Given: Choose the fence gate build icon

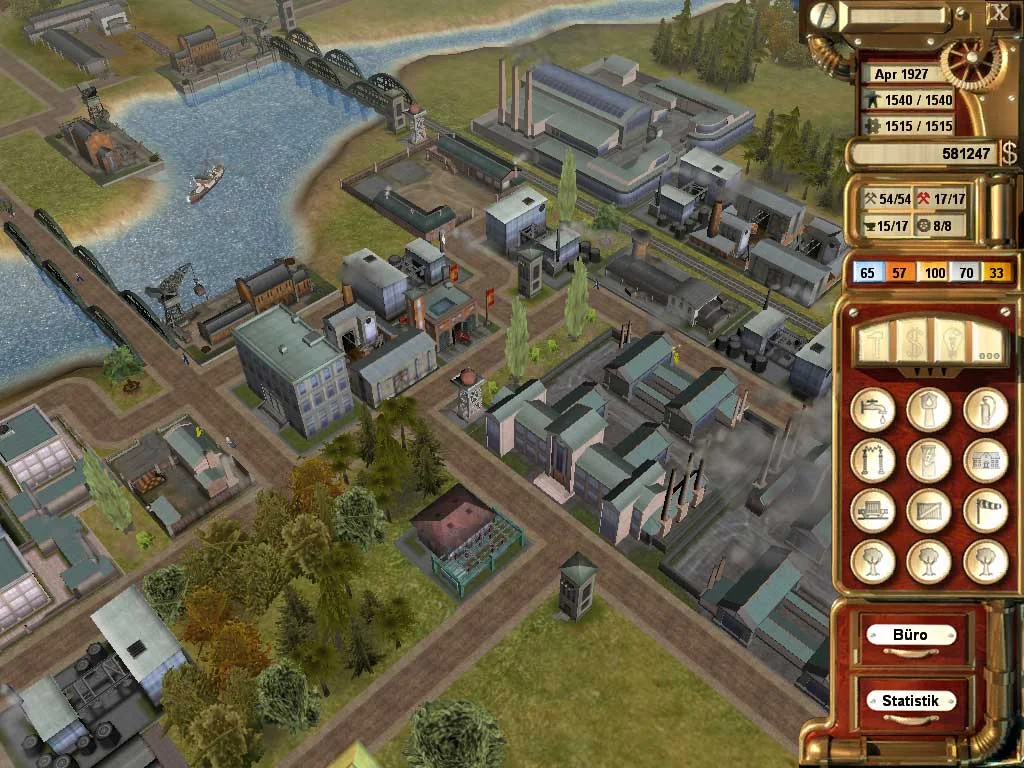Looking at the screenshot, I should [928, 511].
